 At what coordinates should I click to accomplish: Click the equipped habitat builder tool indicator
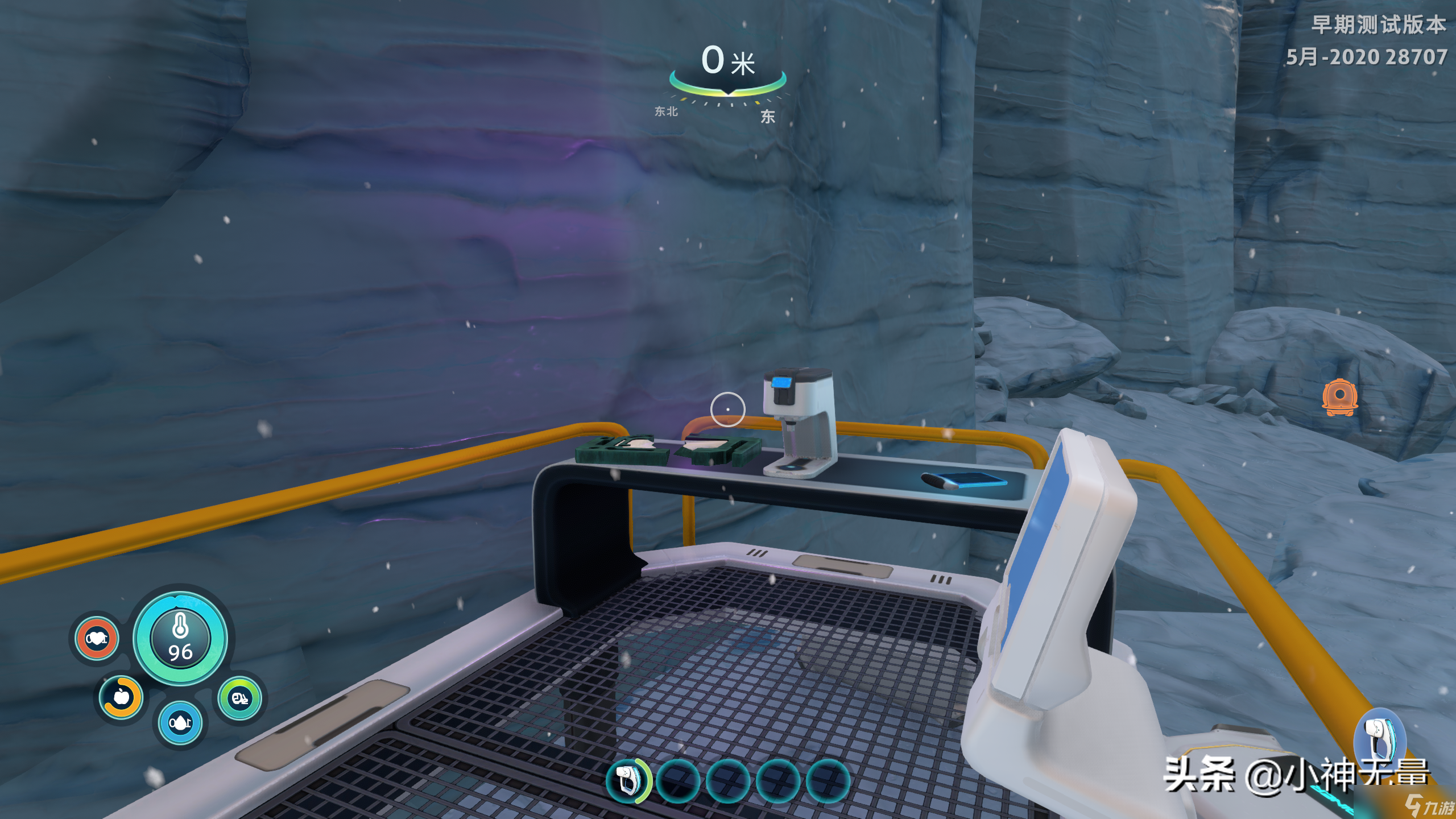(1381, 735)
